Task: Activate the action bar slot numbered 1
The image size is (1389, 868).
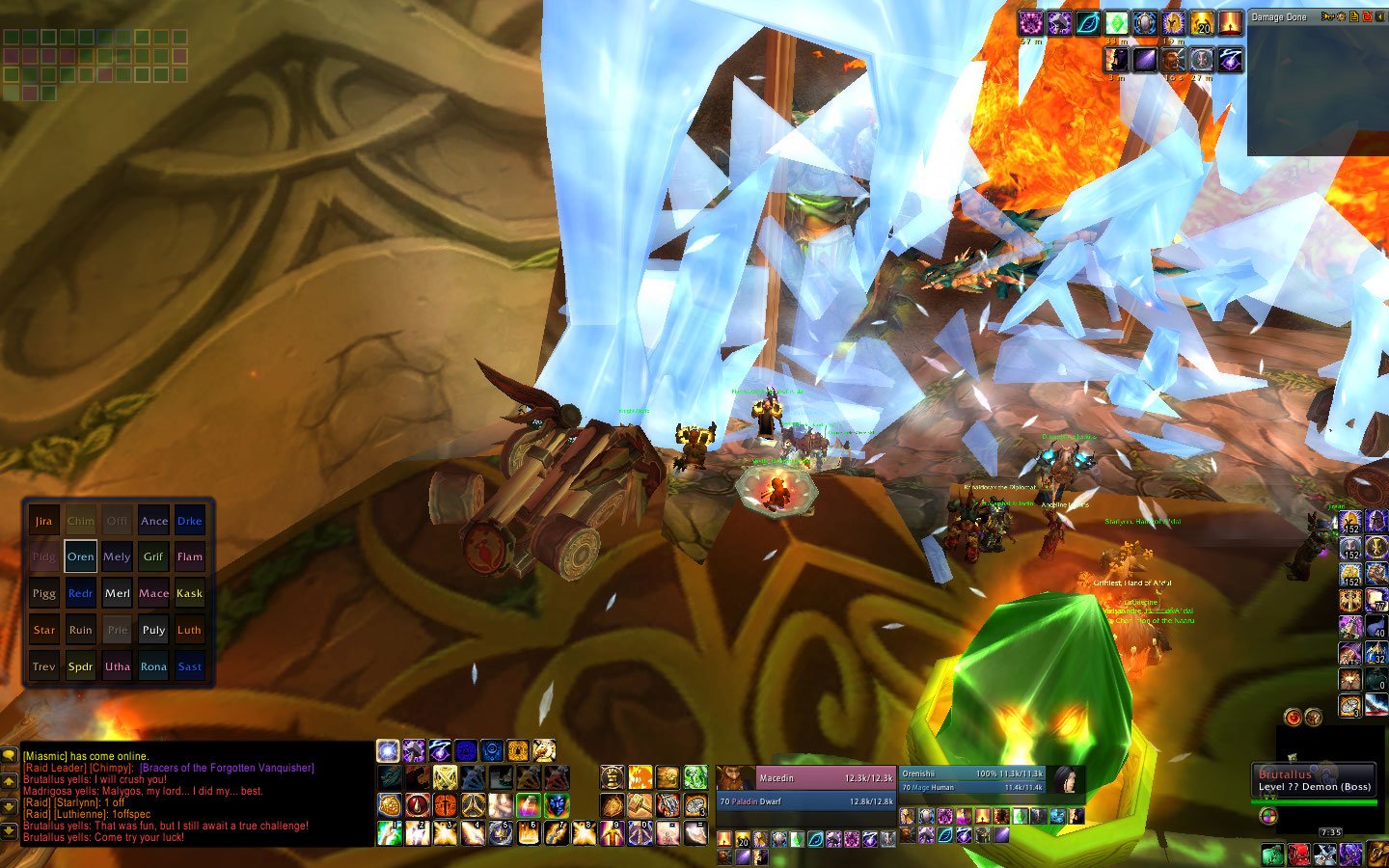Action: click(390, 832)
